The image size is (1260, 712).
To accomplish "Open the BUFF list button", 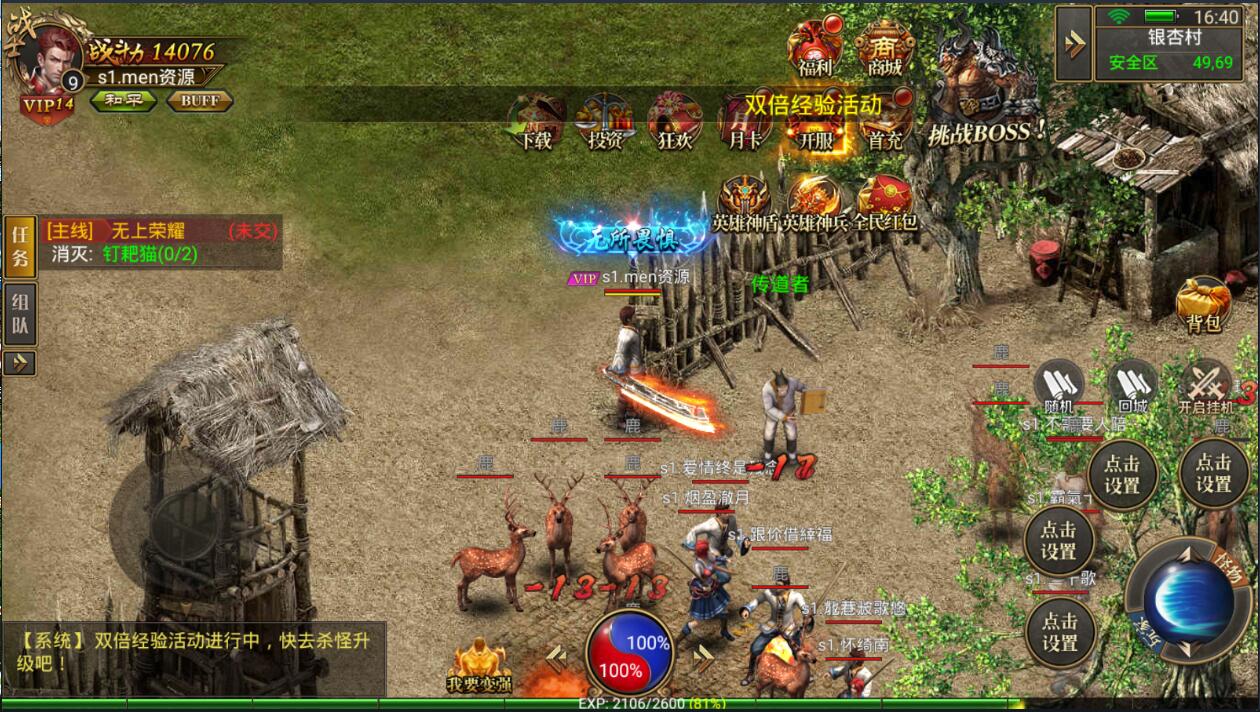I will tap(199, 100).
